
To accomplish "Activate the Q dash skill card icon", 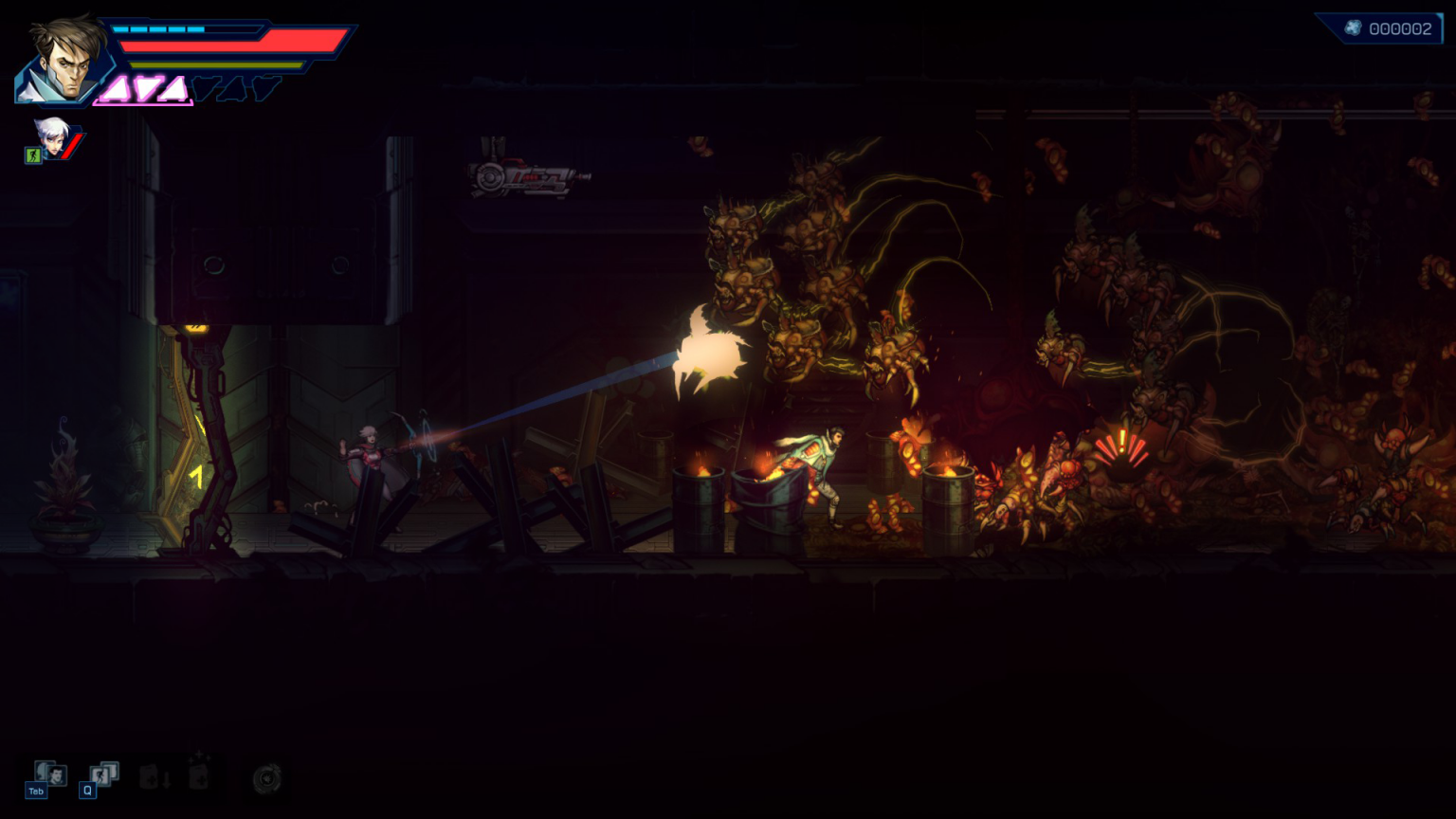I will click(x=104, y=774).
